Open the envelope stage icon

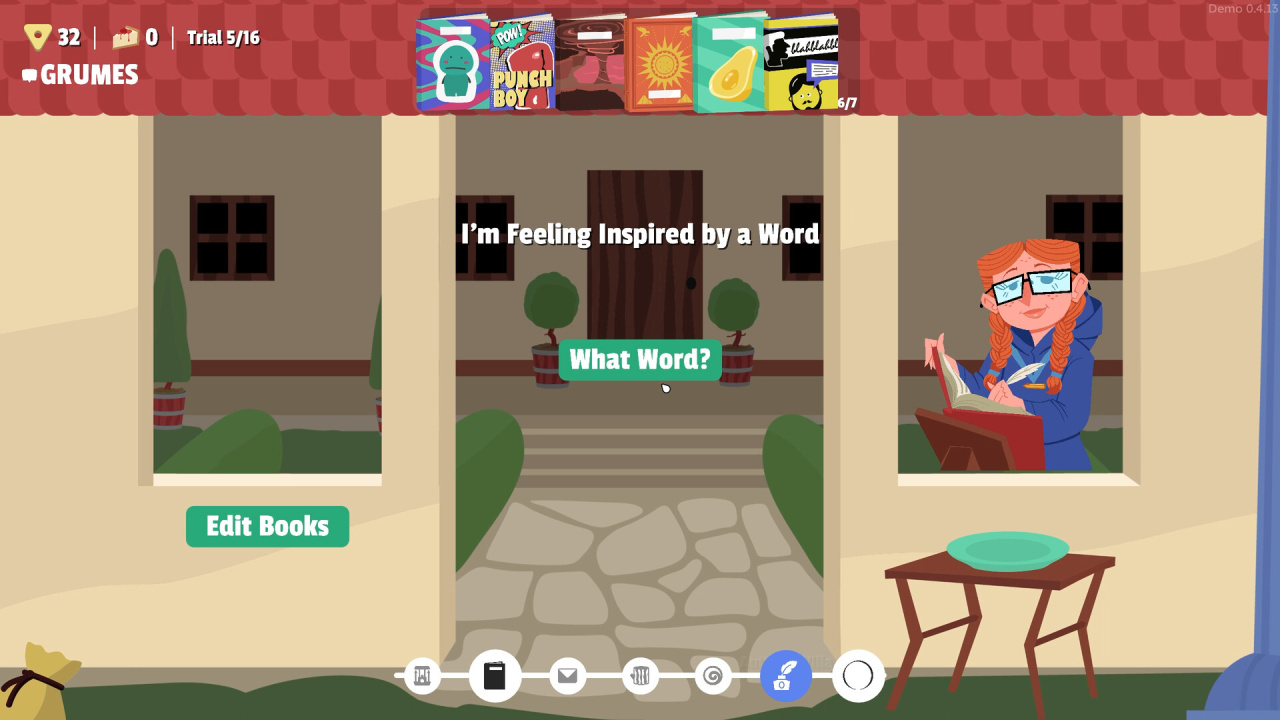pos(567,676)
